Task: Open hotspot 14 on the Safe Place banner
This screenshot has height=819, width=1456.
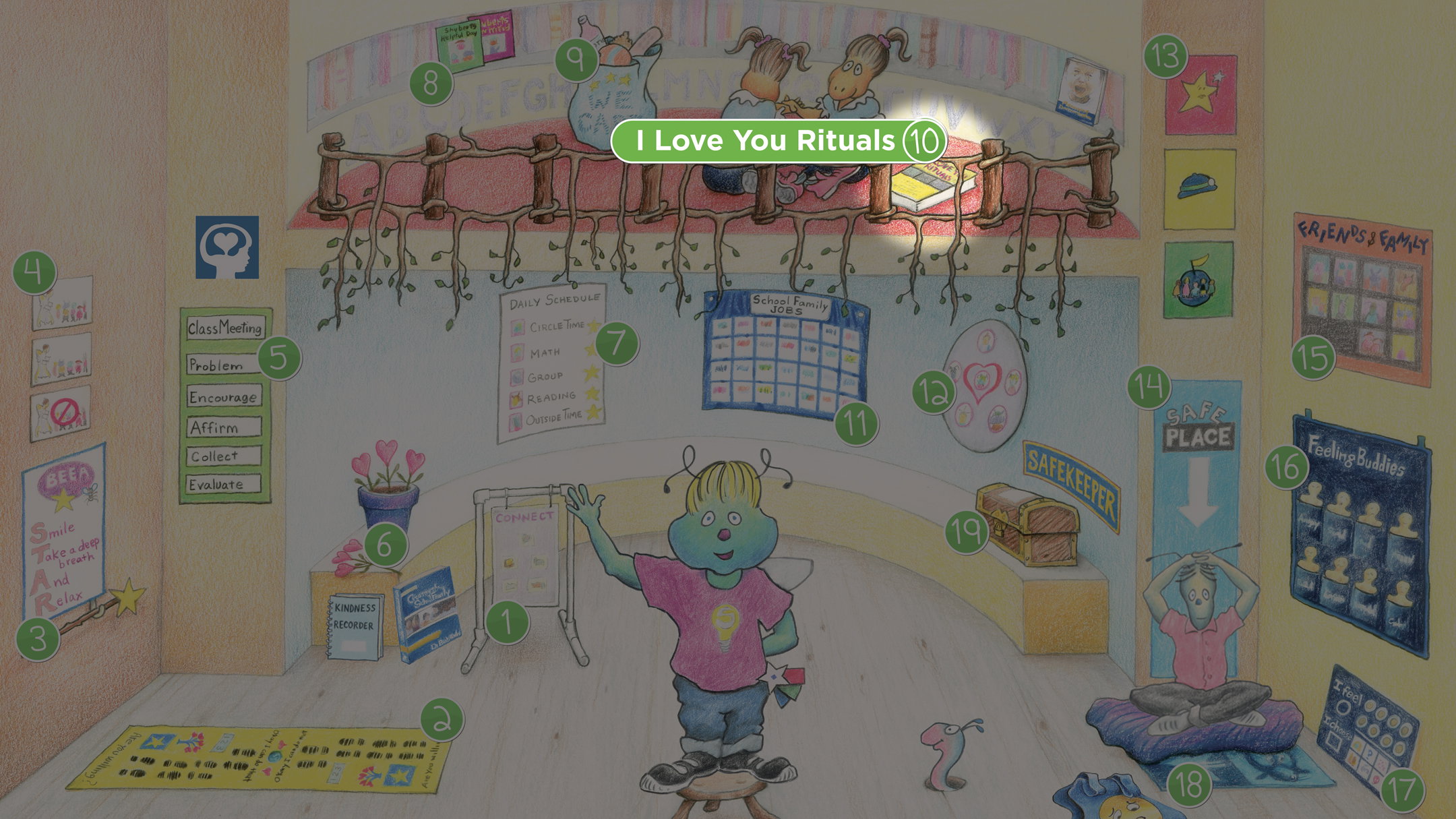Action: [1149, 387]
